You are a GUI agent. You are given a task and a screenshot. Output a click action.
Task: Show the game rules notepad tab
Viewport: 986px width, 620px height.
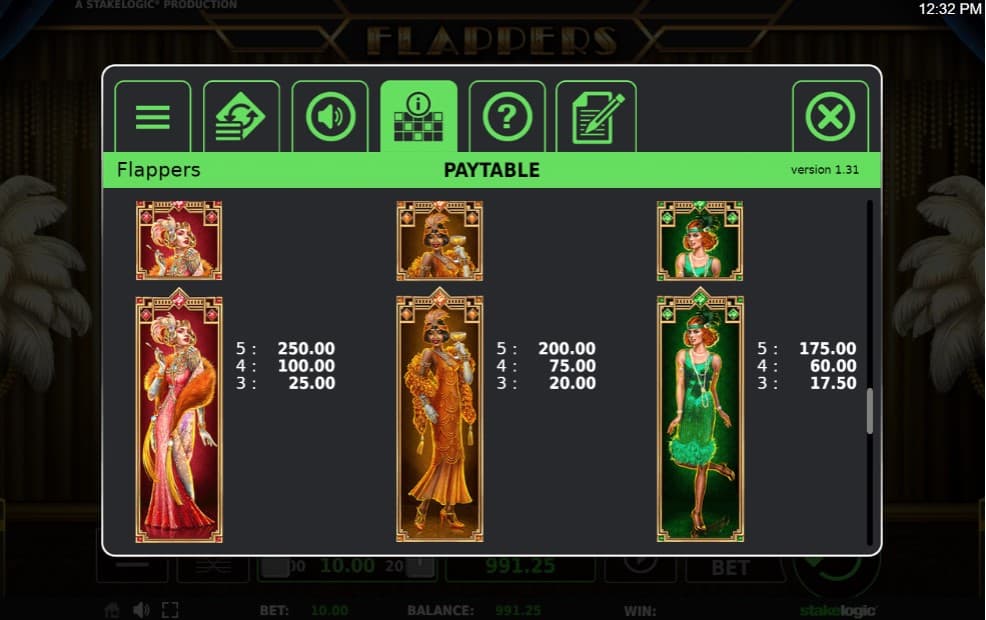coord(596,117)
